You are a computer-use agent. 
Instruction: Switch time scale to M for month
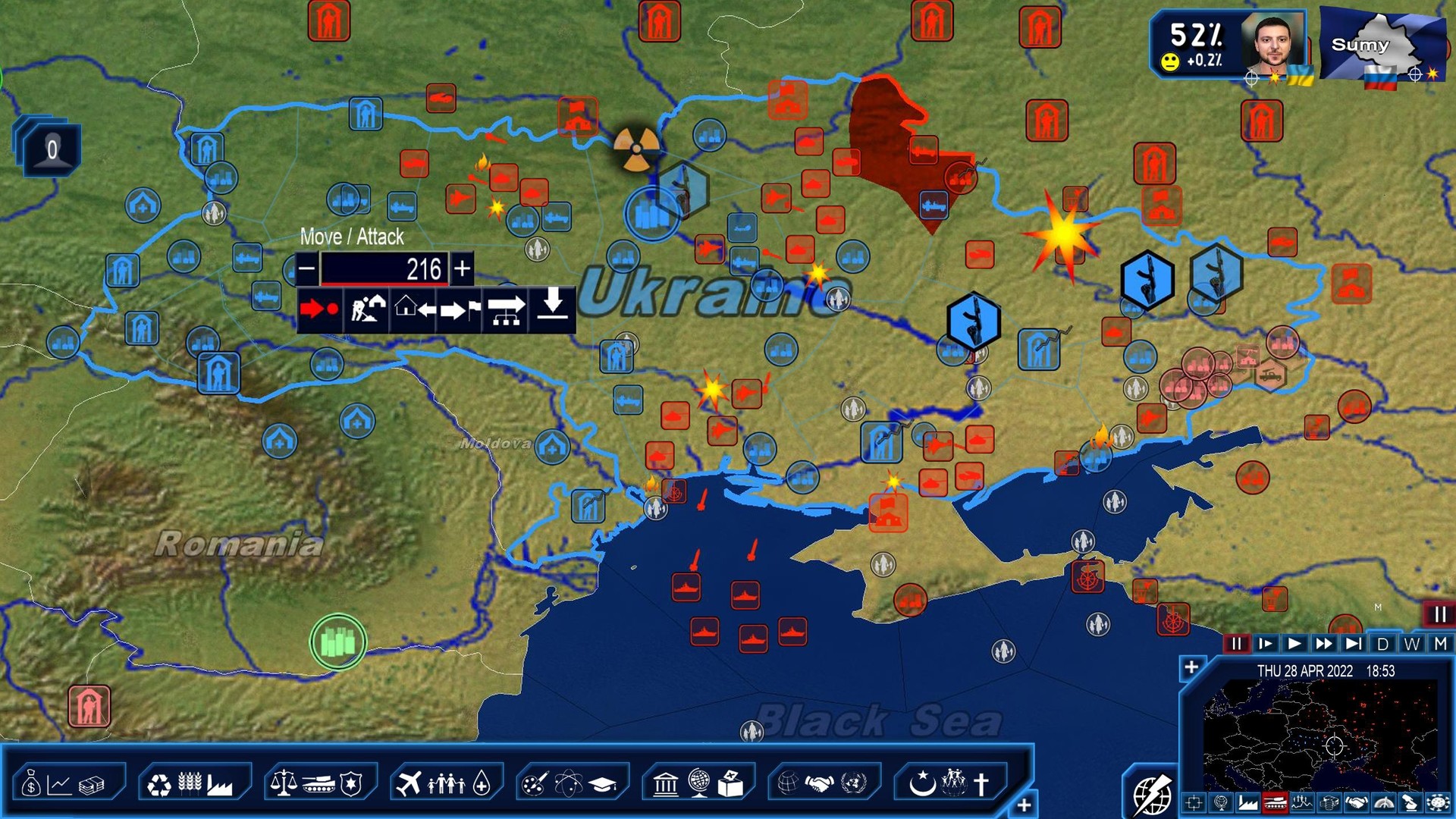click(x=1439, y=645)
